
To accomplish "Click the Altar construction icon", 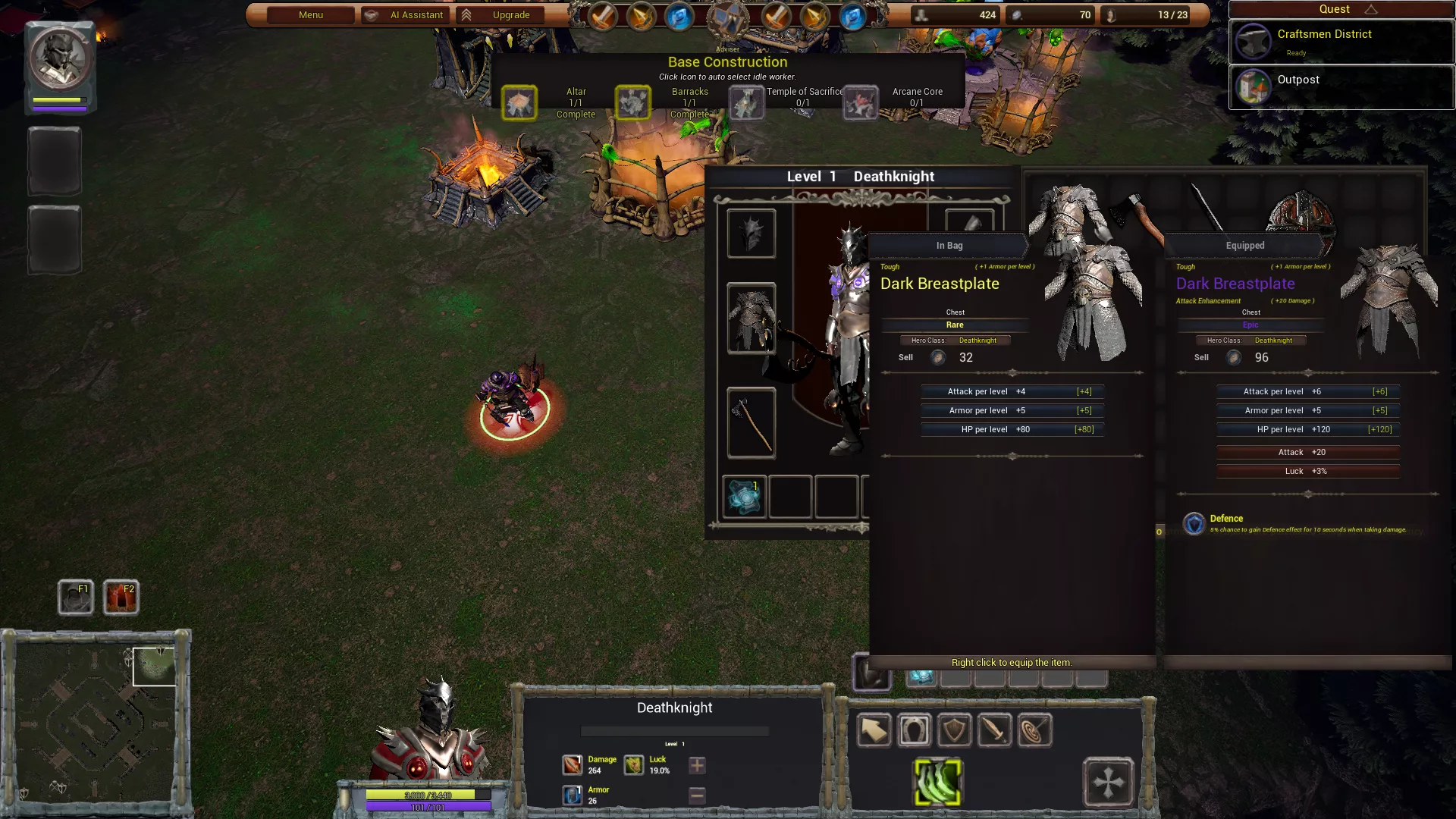I will tap(519, 103).
